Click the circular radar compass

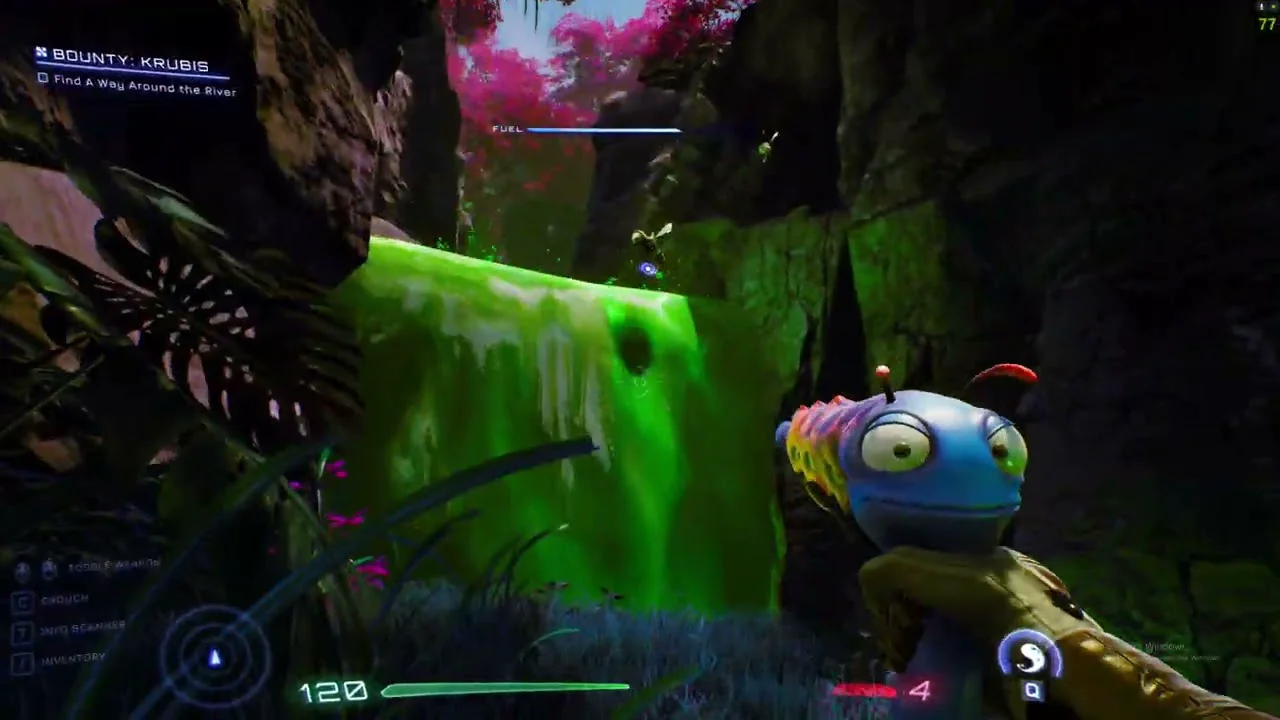coord(214,657)
